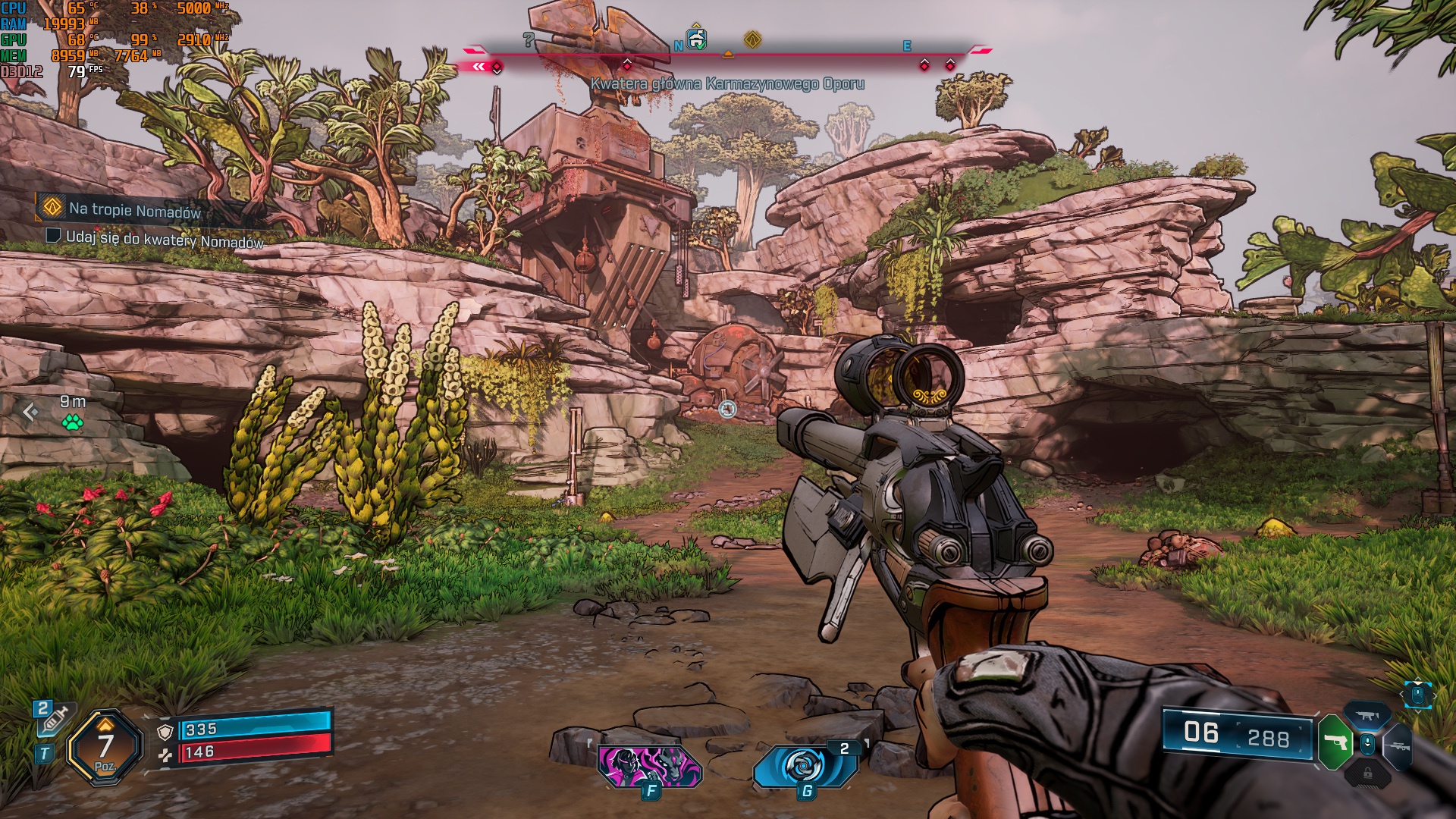Use the blue grenade ordnance icon
The image size is (1456, 819).
coord(804,766)
